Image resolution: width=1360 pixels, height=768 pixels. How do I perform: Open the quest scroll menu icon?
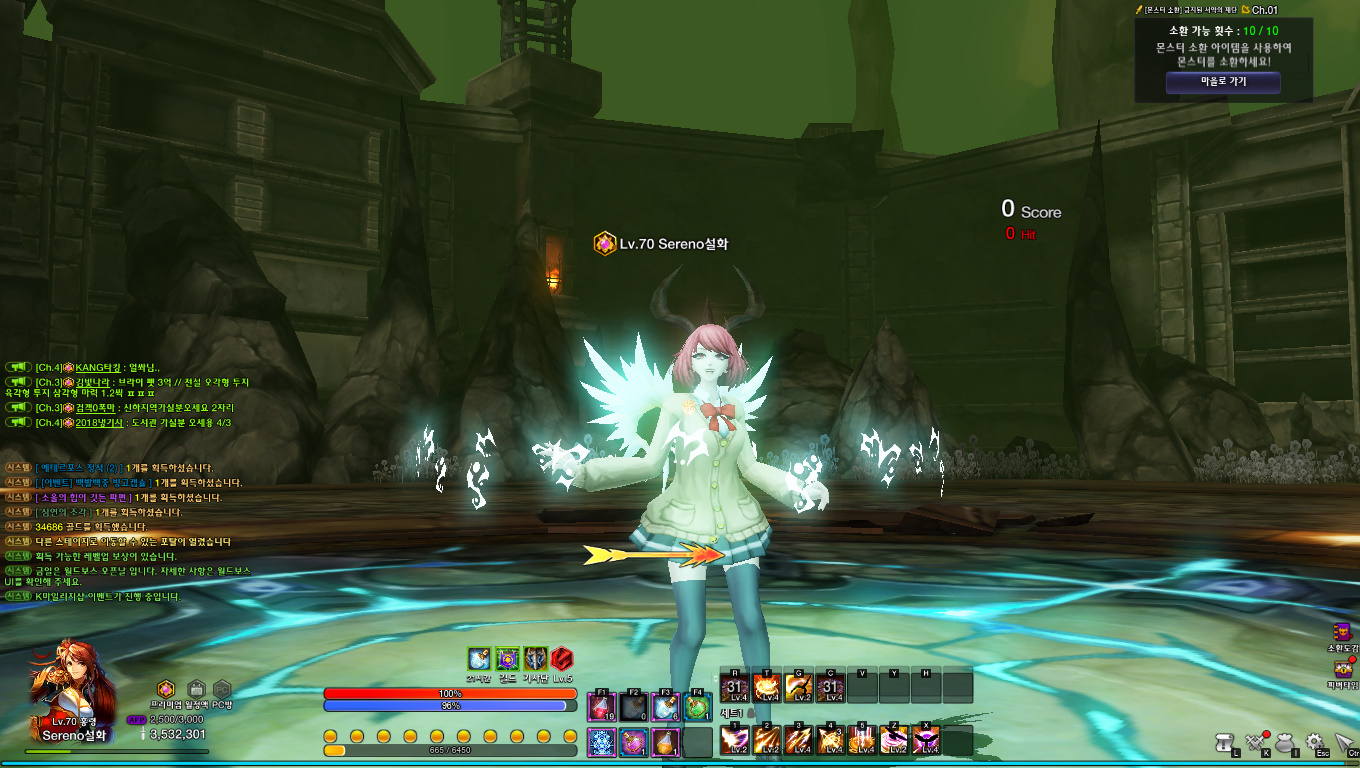tap(1225, 742)
